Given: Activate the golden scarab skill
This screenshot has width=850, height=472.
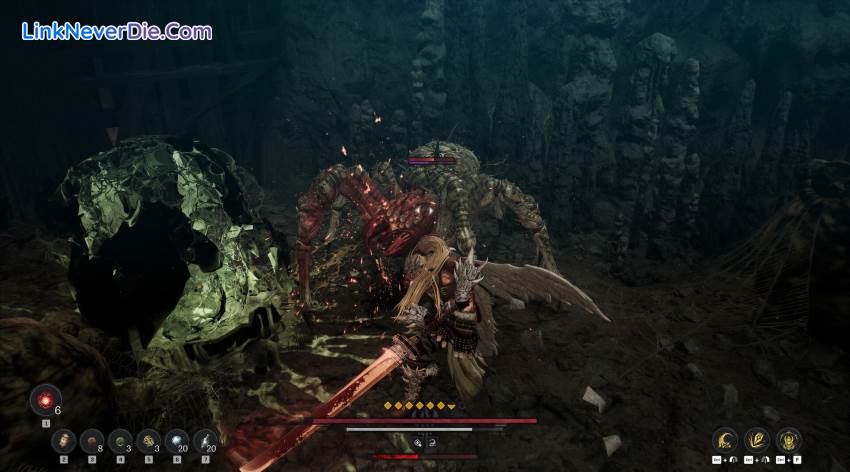Looking at the screenshot, I should (x=788, y=439).
